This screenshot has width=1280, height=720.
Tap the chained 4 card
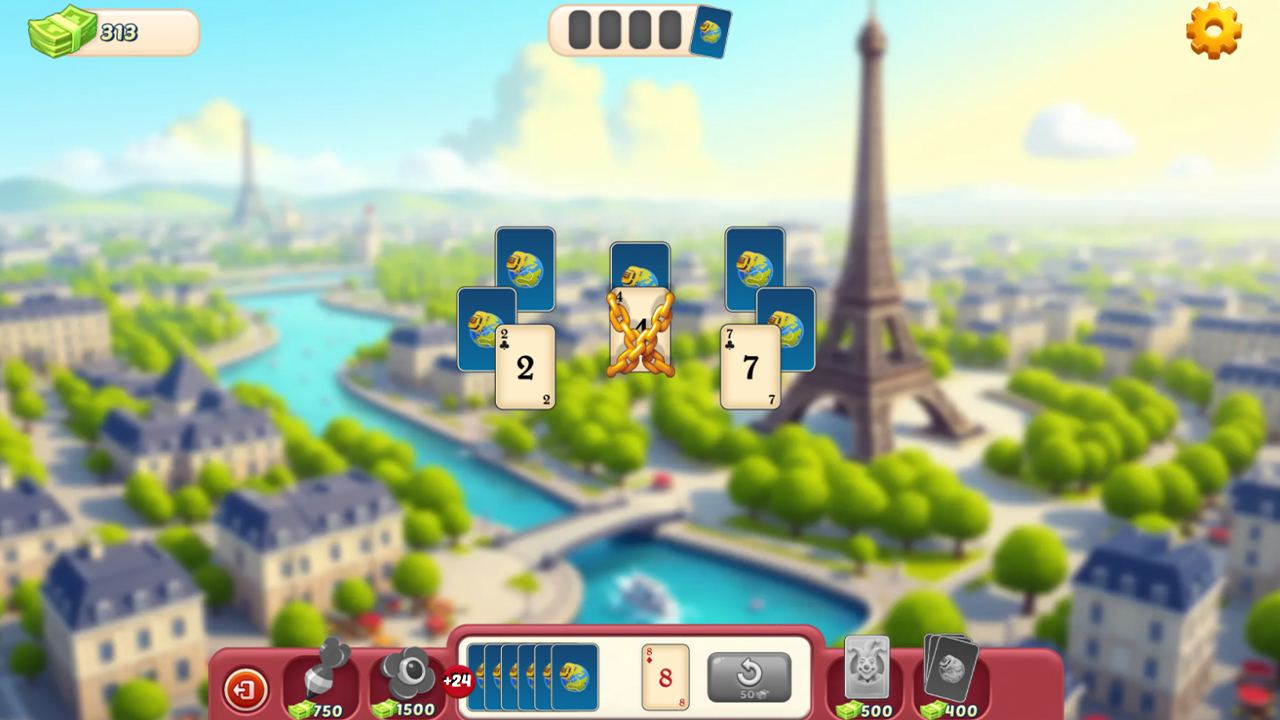coord(640,330)
